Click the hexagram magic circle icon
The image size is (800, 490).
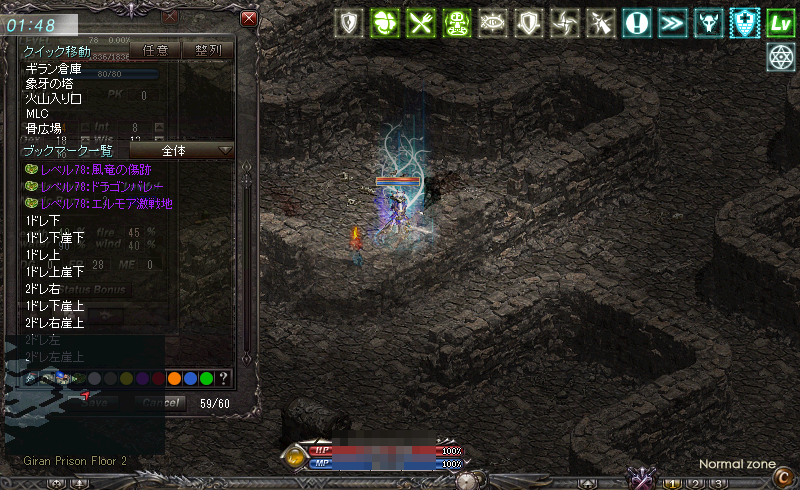(x=781, y=56)
